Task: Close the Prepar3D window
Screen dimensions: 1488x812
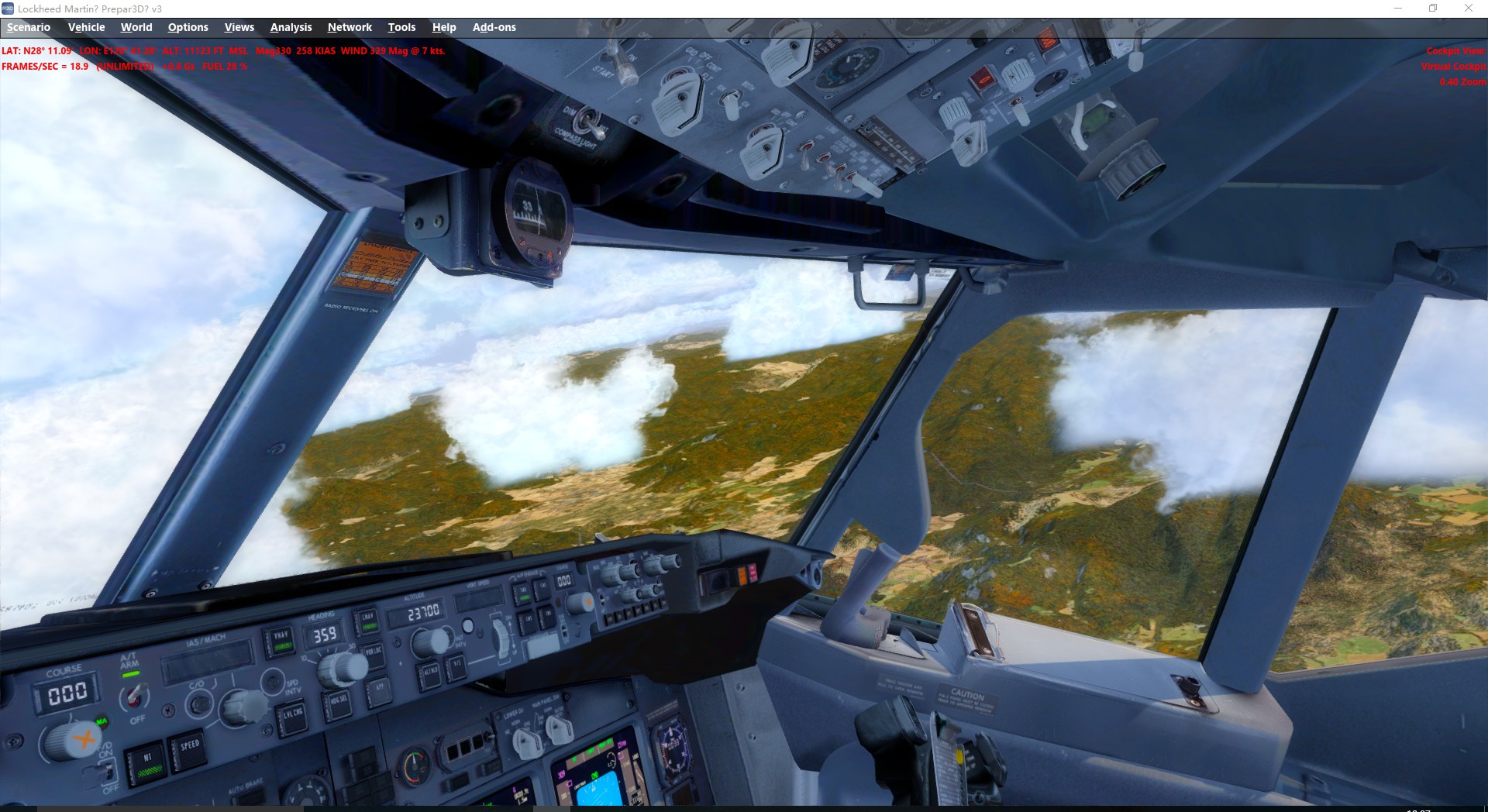Action: (1468, 9)
